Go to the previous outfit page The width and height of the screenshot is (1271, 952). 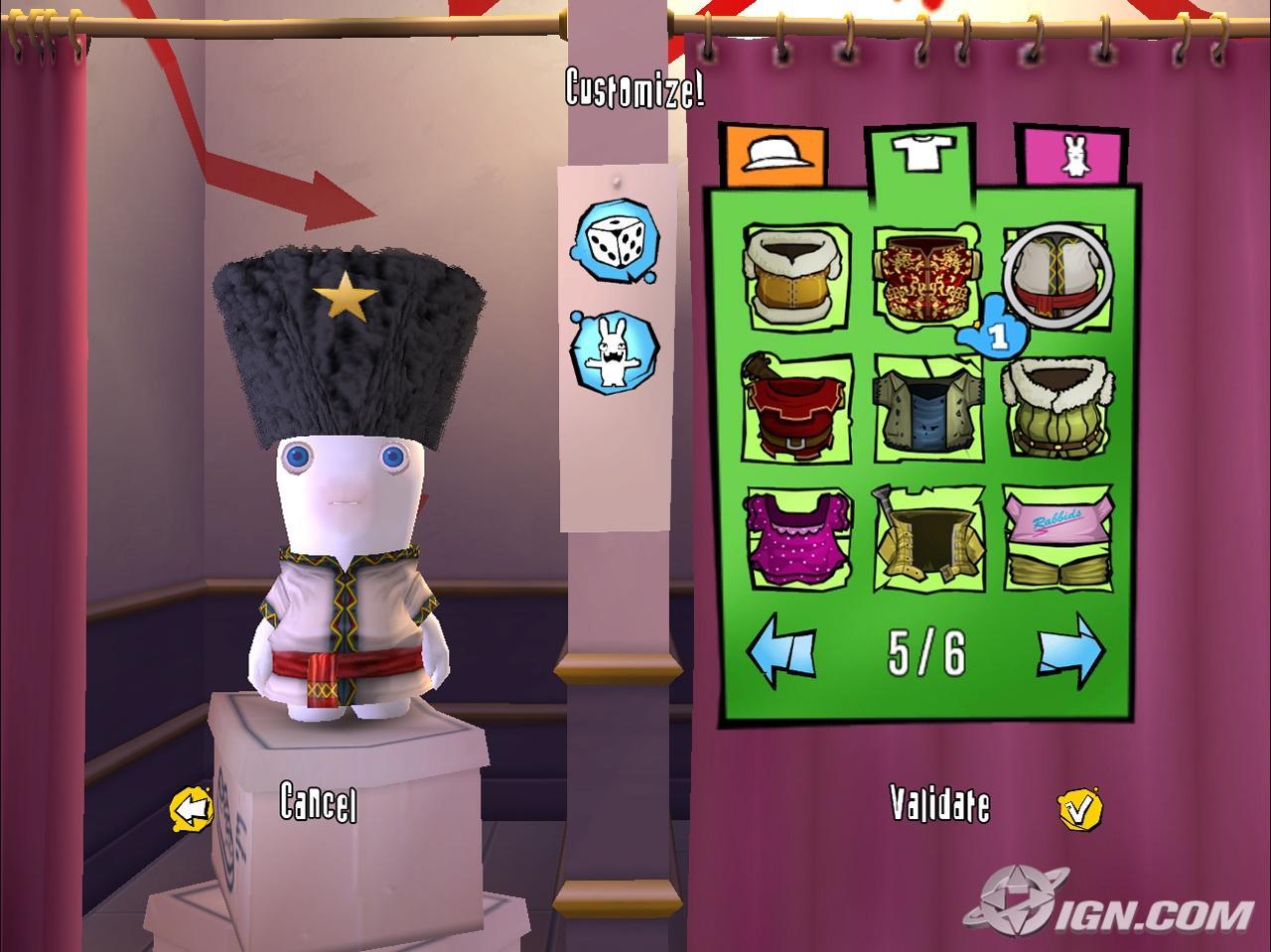coord(781,652)
